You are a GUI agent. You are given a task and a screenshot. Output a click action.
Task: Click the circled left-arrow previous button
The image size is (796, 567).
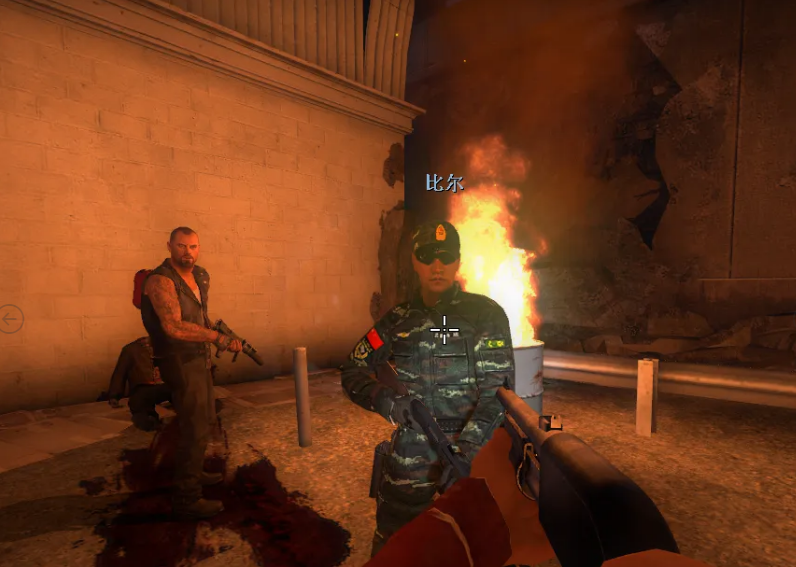point(12,319)
